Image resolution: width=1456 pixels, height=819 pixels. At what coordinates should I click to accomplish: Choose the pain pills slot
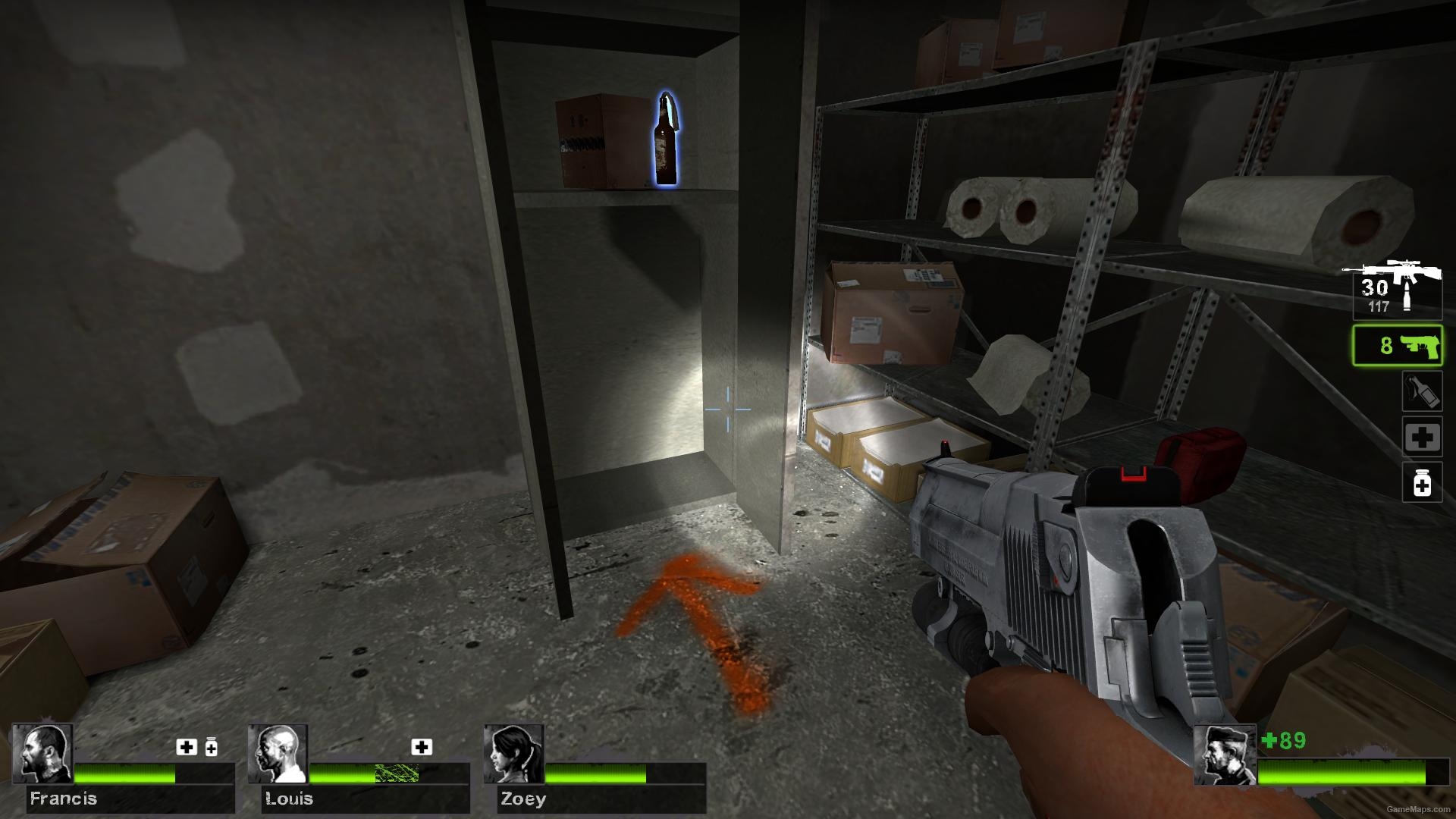tap(1422, 482)
